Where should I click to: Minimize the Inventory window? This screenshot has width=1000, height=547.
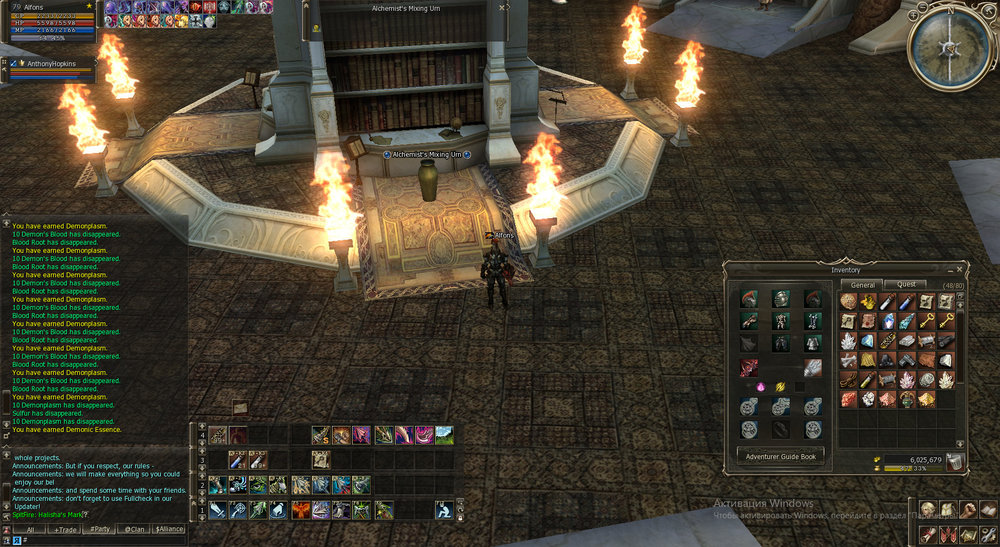(x=950, y=269)
